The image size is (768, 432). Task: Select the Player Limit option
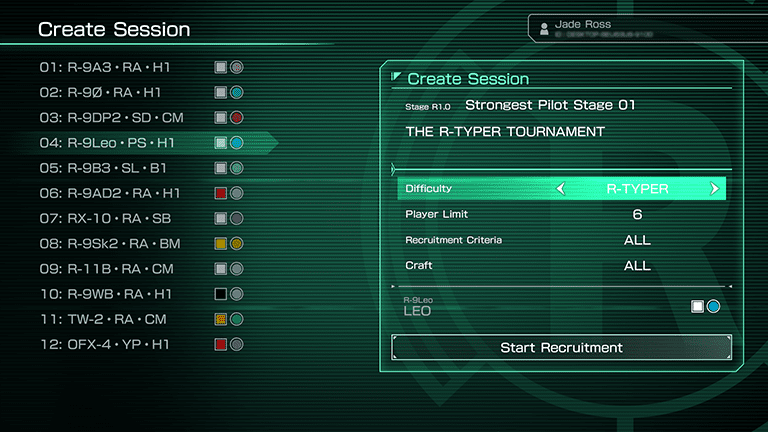pyautogui.click(x=561, y=214)
